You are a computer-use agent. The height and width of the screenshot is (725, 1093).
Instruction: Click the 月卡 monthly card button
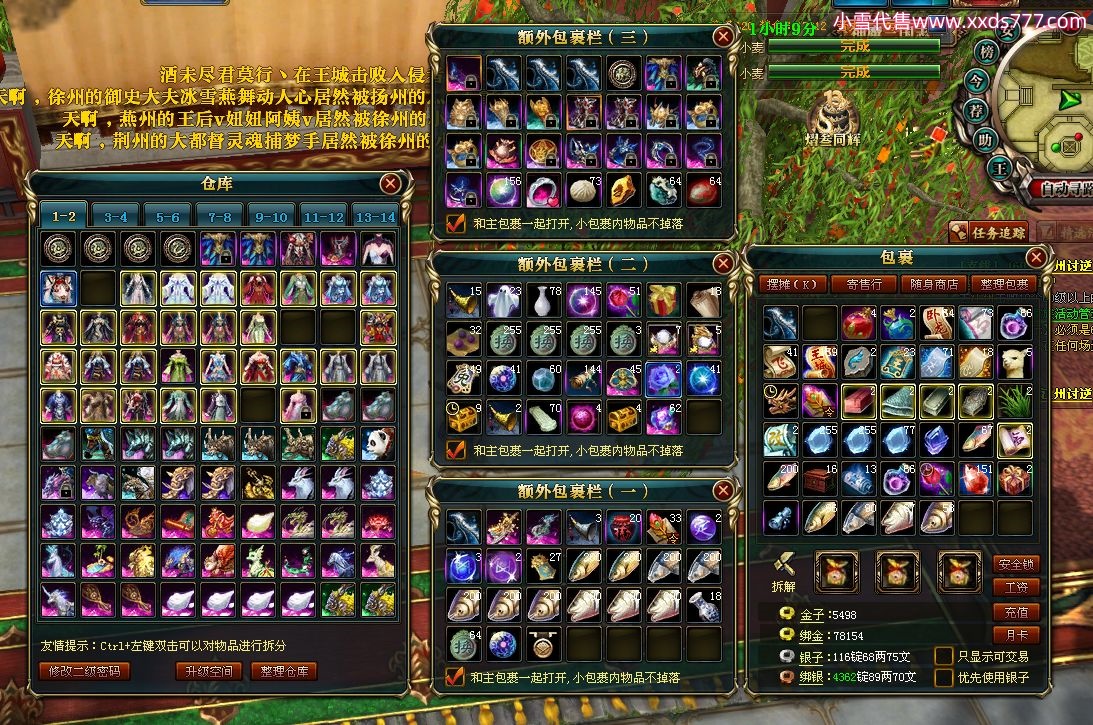(x=1016, y=635)
